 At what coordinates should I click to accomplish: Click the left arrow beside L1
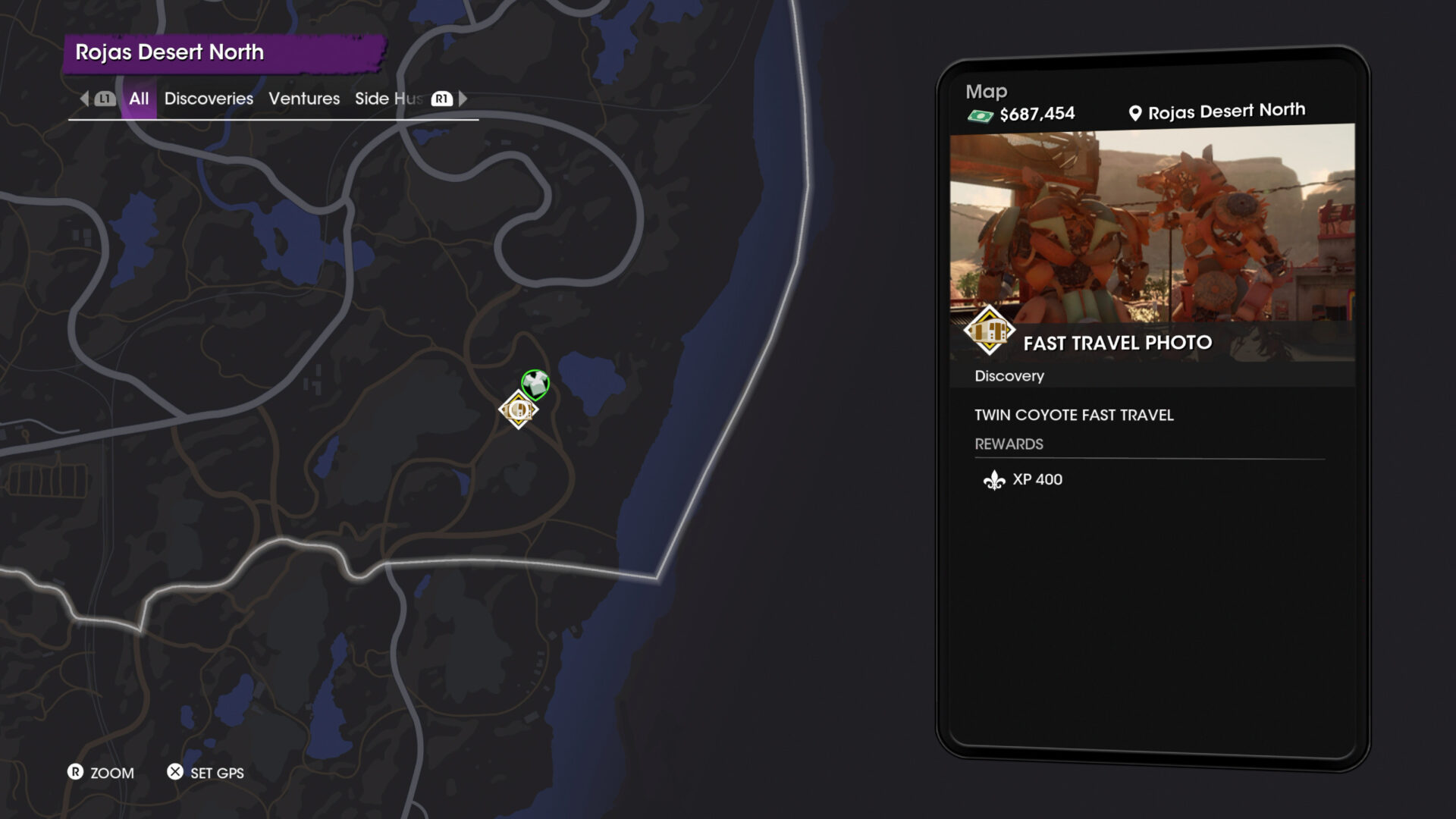pyautogui.click(x=83, y=99)
